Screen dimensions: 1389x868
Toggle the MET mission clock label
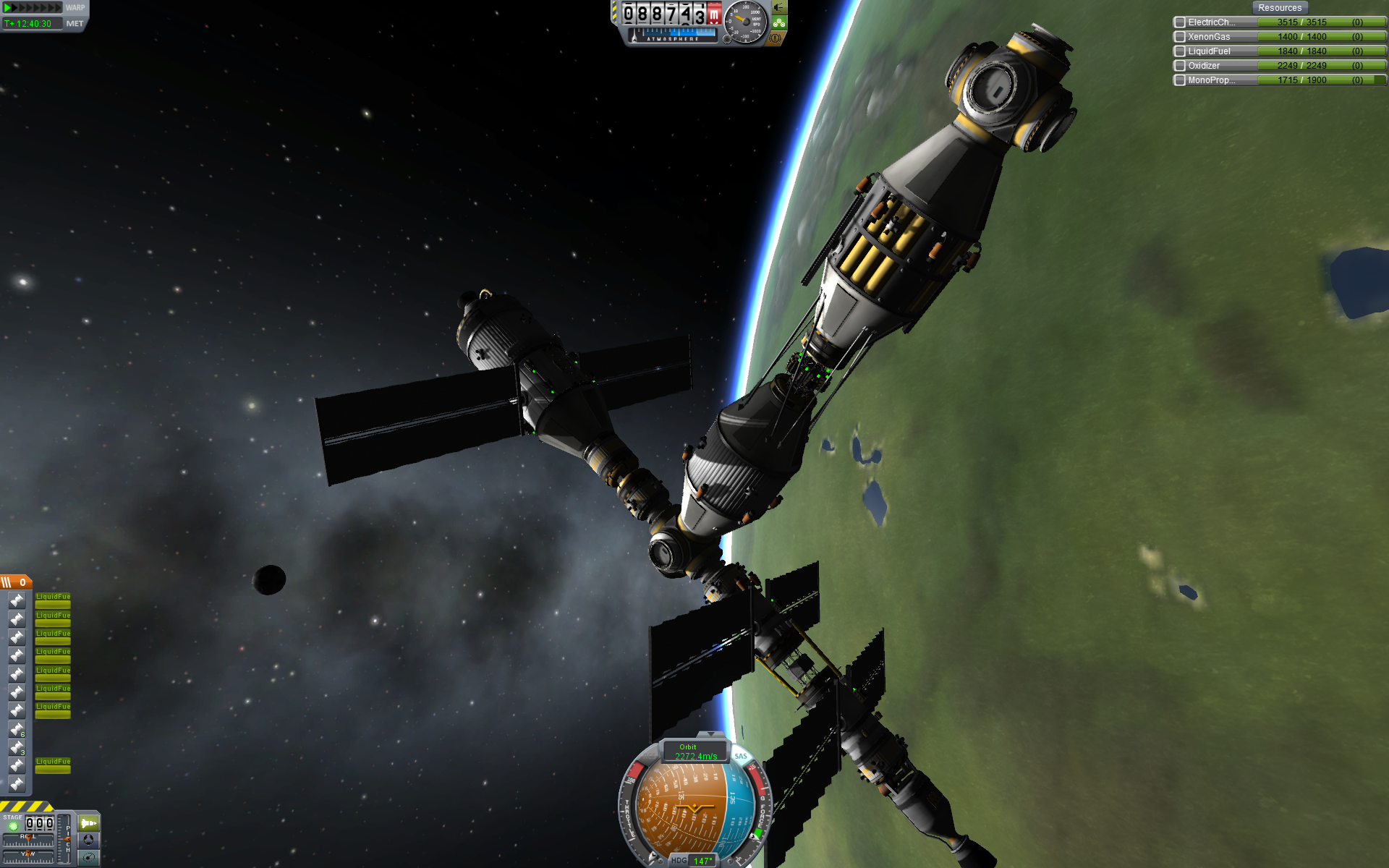(x=75, y=24)
